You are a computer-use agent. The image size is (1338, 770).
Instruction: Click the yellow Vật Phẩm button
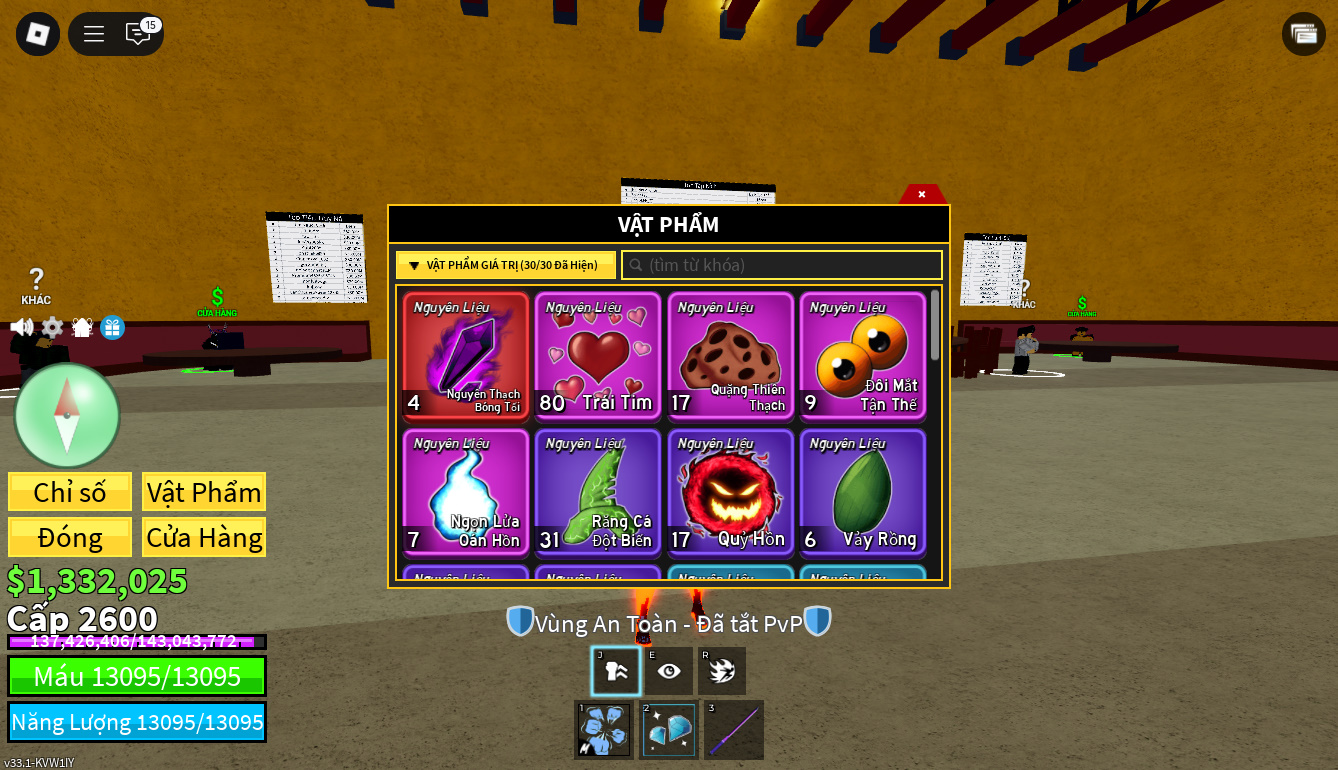coord(204,492)
